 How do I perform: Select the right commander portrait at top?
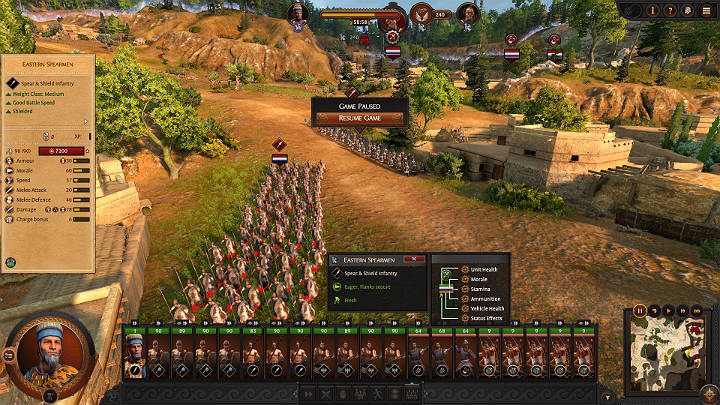pyautogui.click(x=466, y=14)
